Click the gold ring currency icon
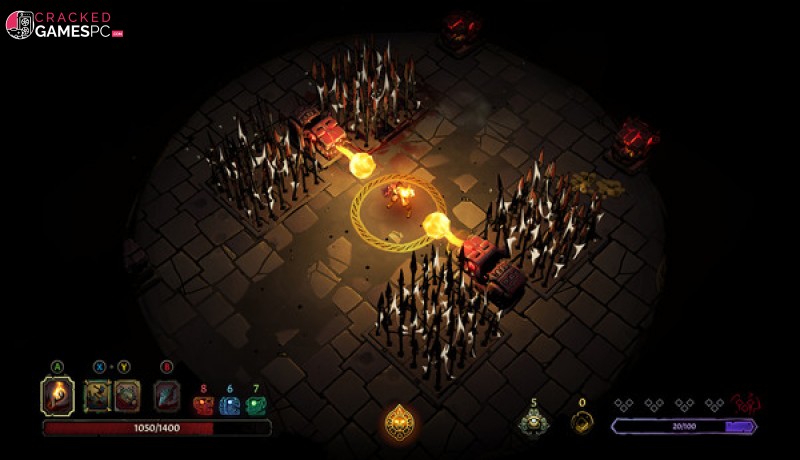Viewport: 800px width, 460px height. click(582, 423)
